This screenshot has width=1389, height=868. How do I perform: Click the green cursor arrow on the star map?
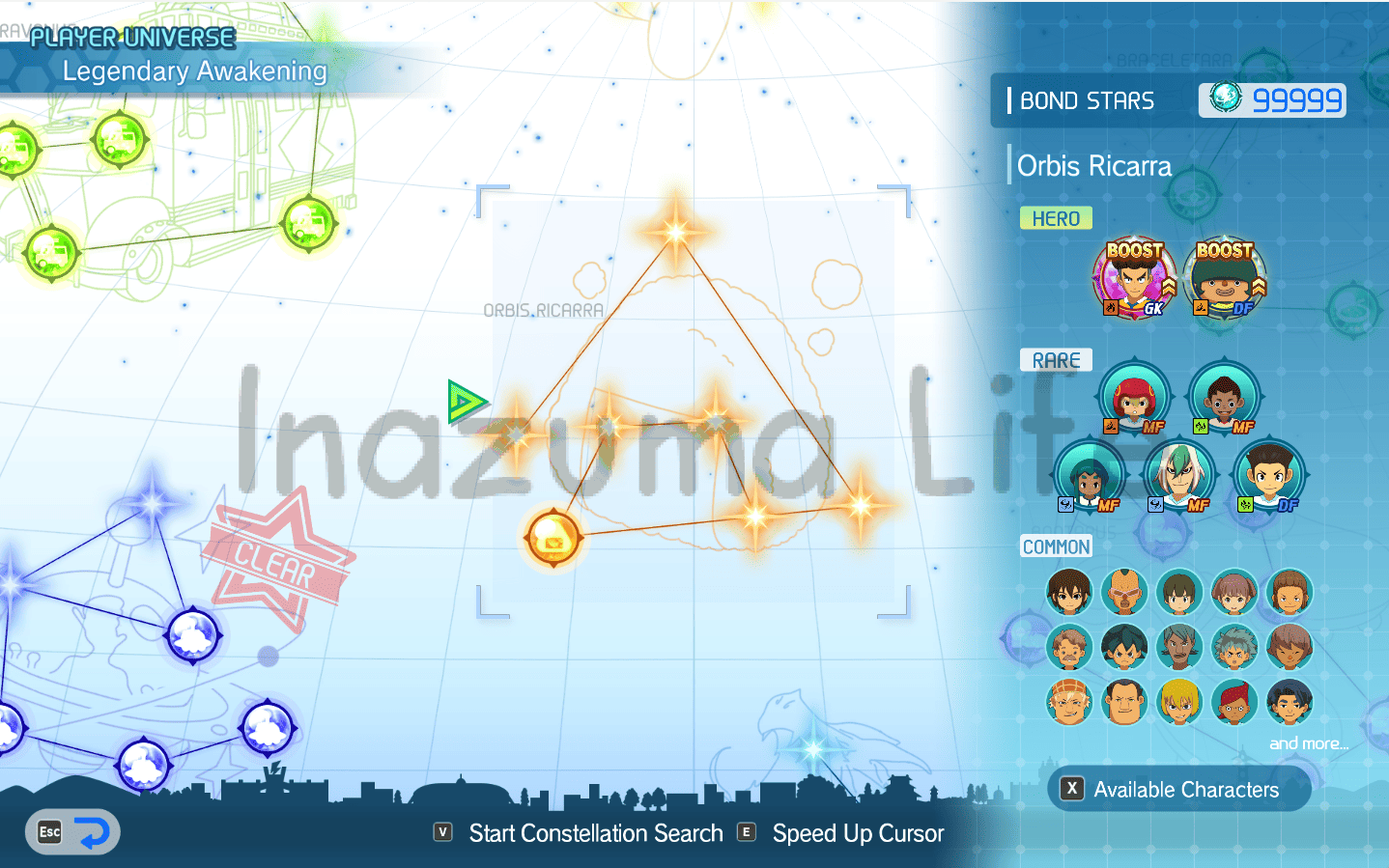click(x=467, y=400)
